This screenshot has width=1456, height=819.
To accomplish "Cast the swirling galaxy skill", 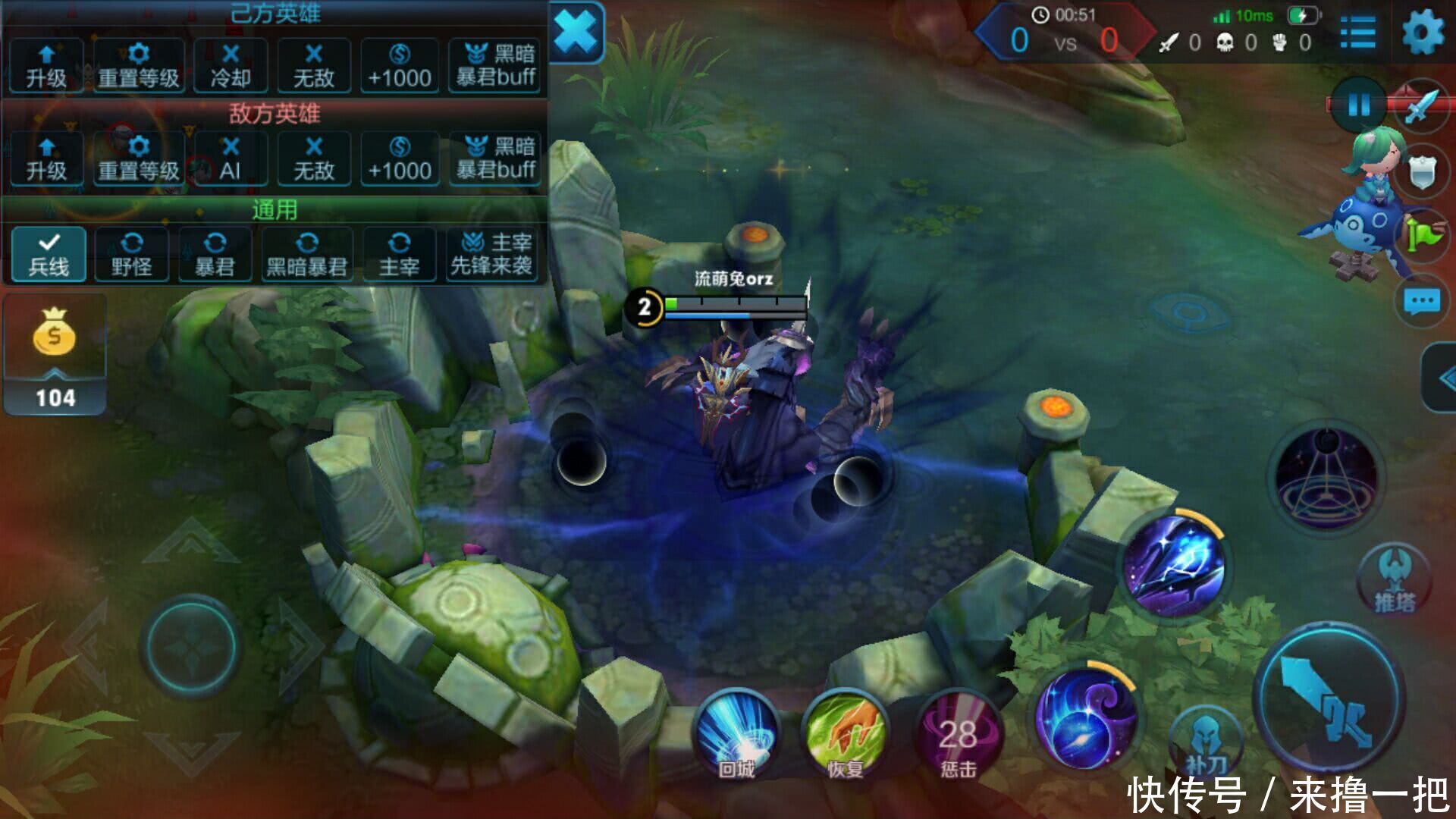I will pyautogui.click(x=1086, y=717).
